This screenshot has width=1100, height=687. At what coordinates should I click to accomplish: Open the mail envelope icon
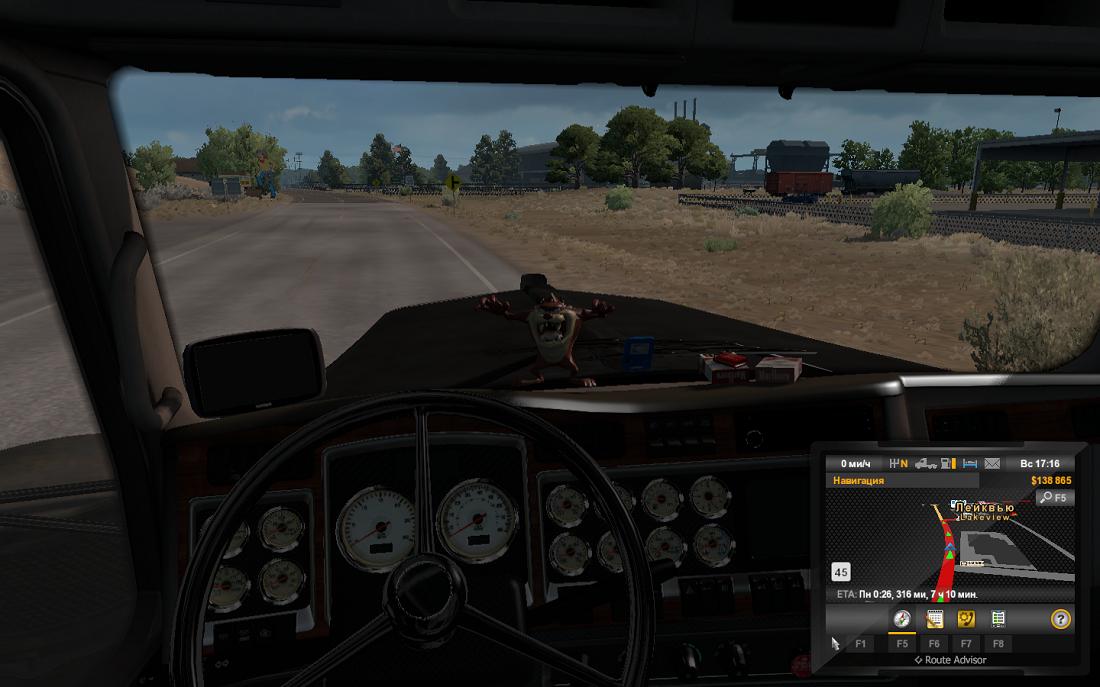[x=992, y=464]
